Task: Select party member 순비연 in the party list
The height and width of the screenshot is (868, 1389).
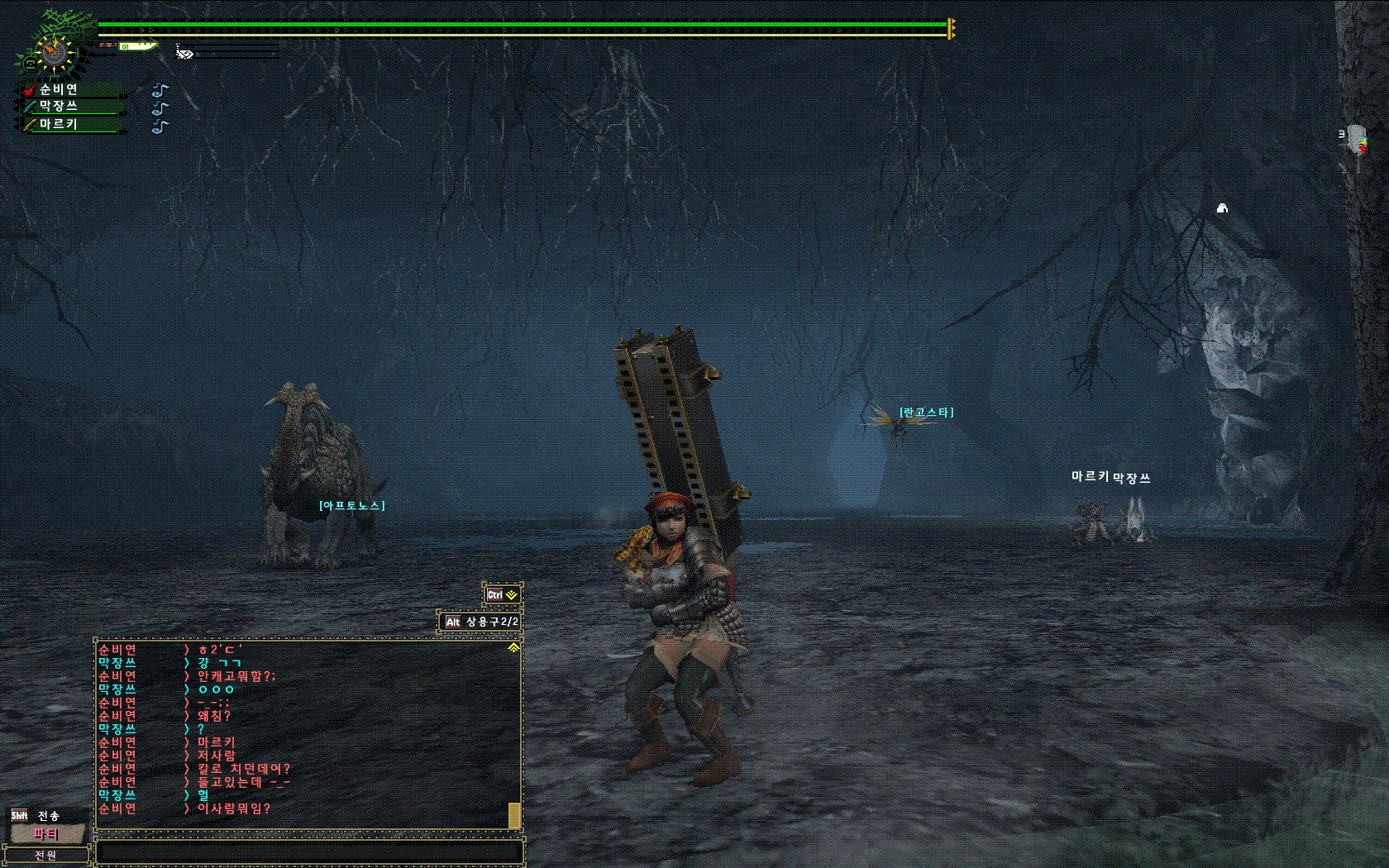Action: (x=60, y=89)
